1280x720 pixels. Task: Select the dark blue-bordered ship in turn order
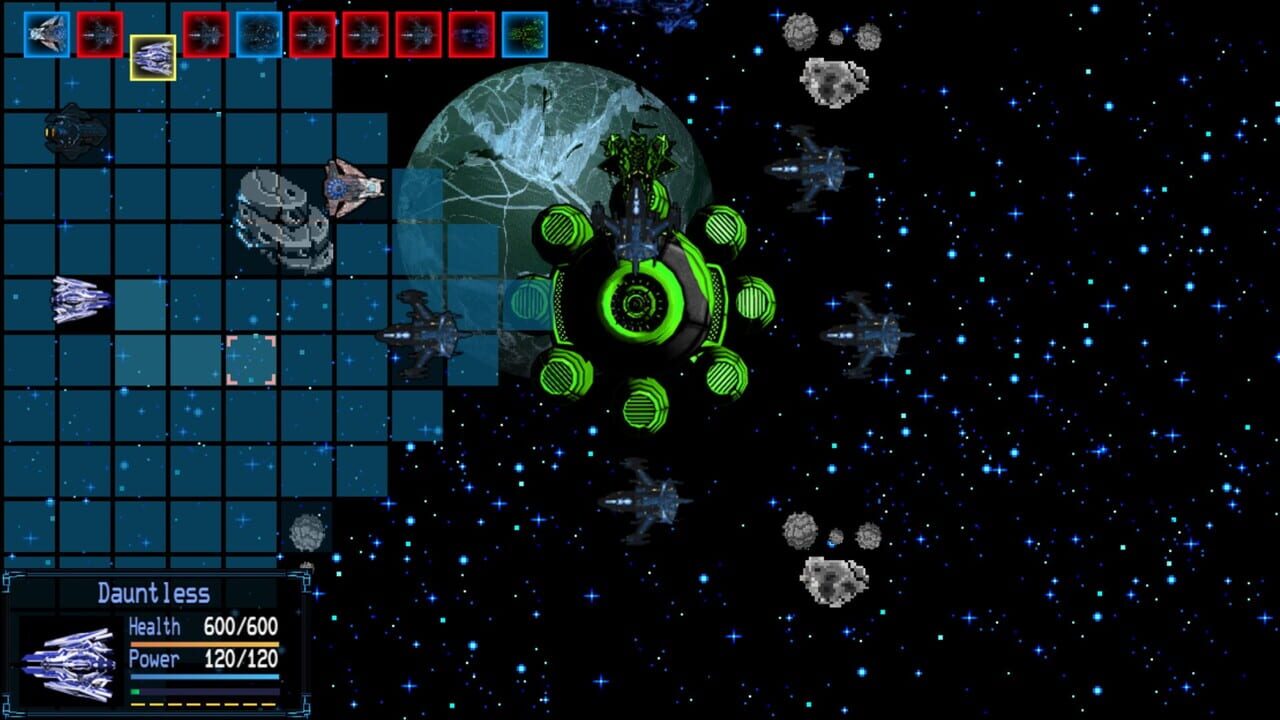[x=260, y=31]
